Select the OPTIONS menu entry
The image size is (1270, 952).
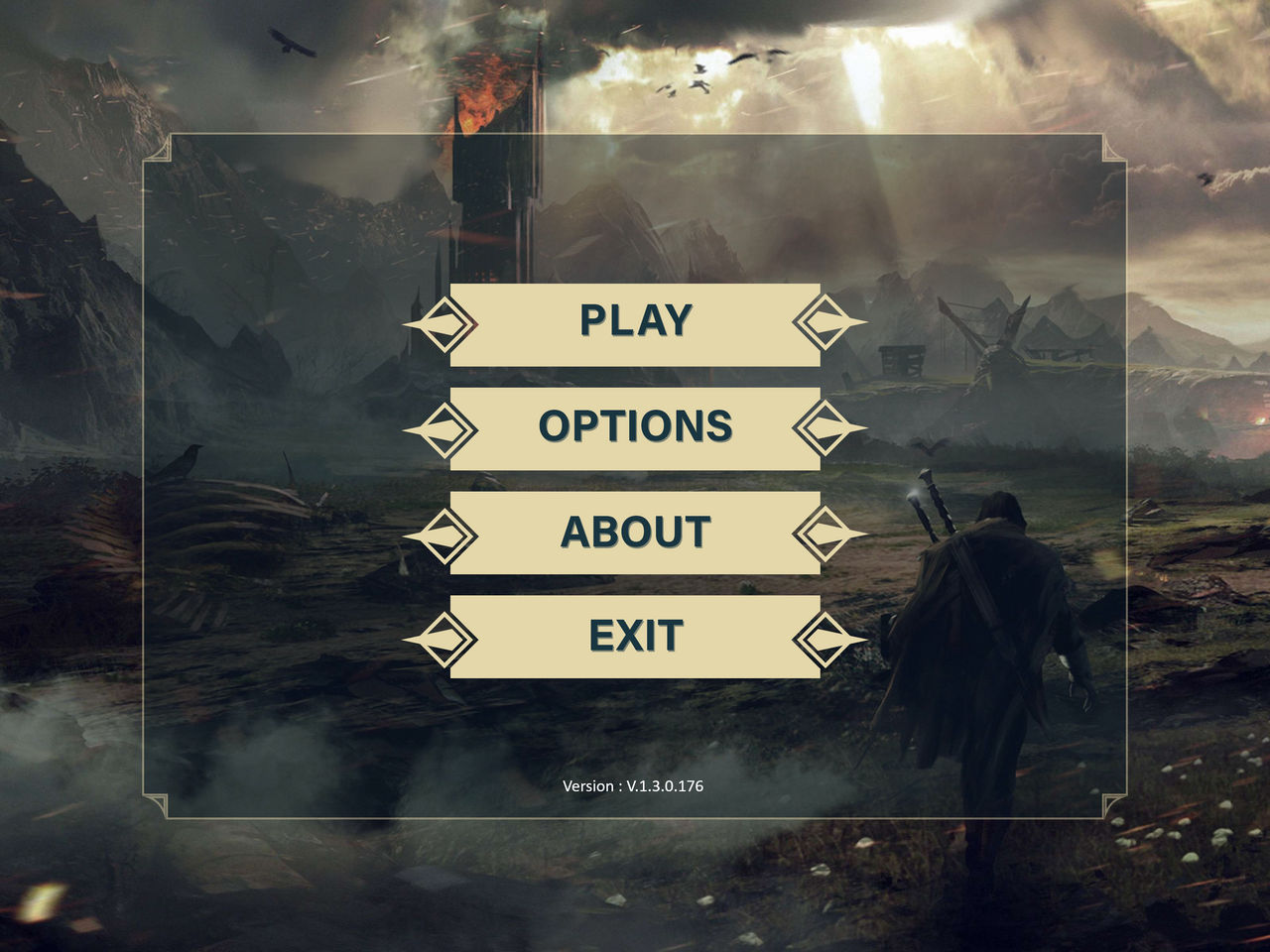(635, 426)
